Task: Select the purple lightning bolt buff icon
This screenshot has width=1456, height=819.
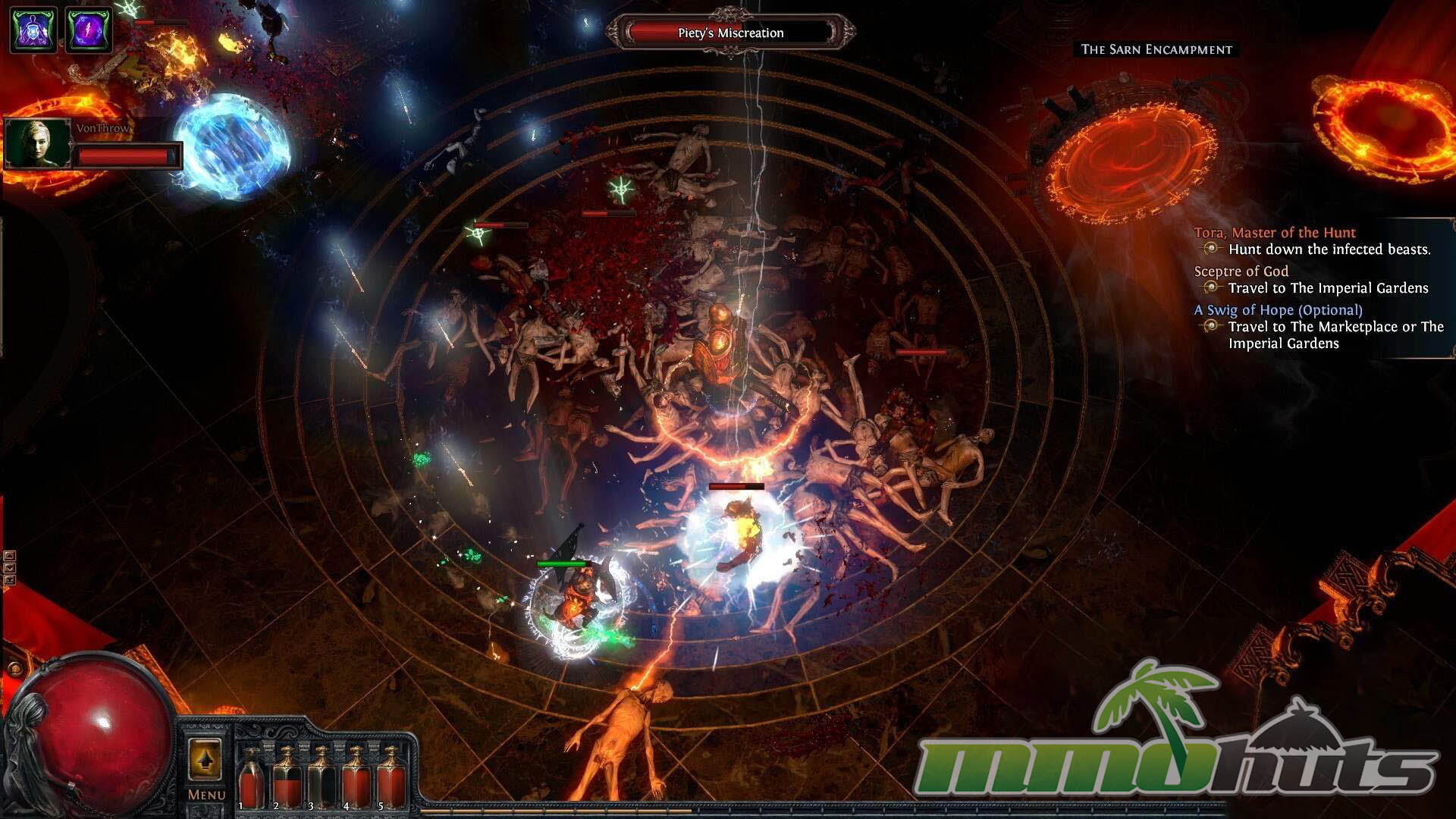Action: (x=89, y=30)
